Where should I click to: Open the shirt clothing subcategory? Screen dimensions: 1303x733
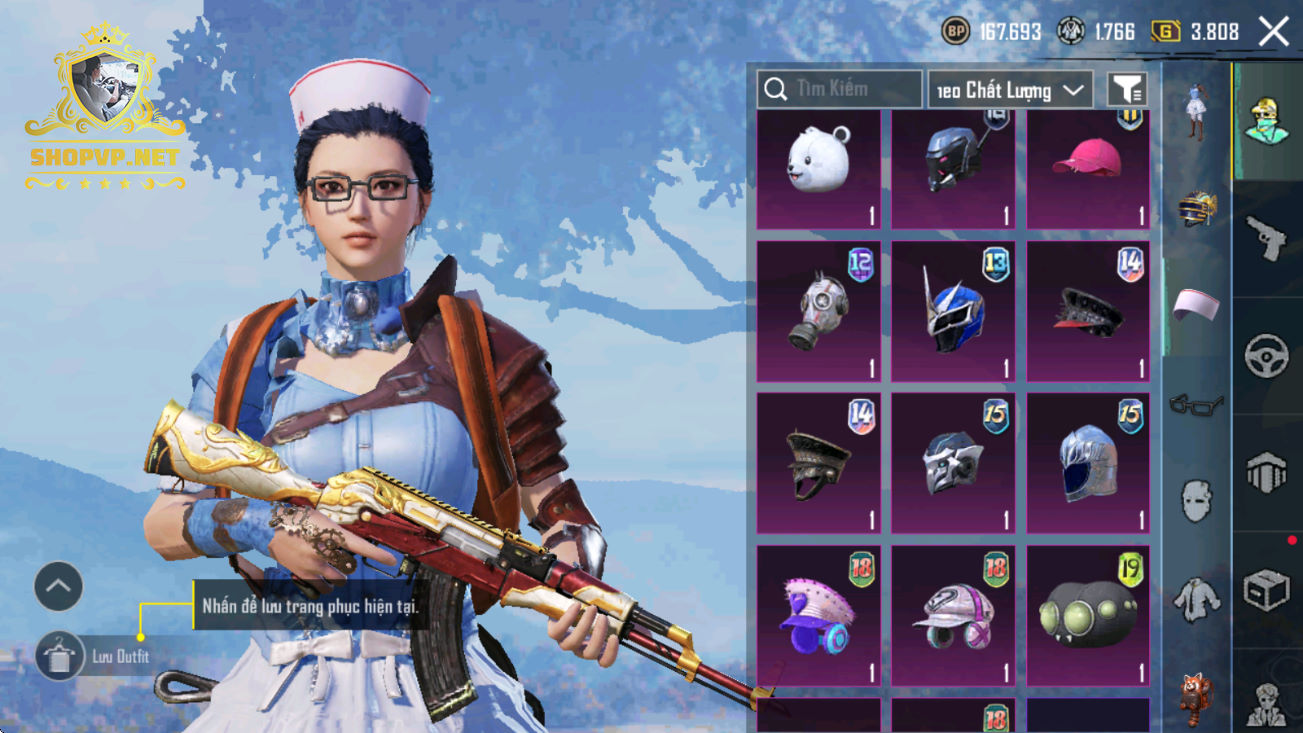click(1196, 600)
